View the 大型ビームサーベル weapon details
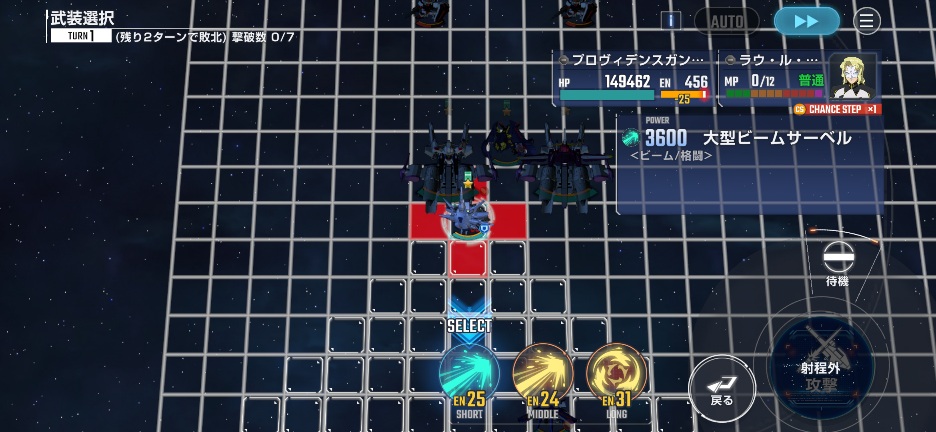The width and height of the screenshot is (936, 432). pos(748,145)
